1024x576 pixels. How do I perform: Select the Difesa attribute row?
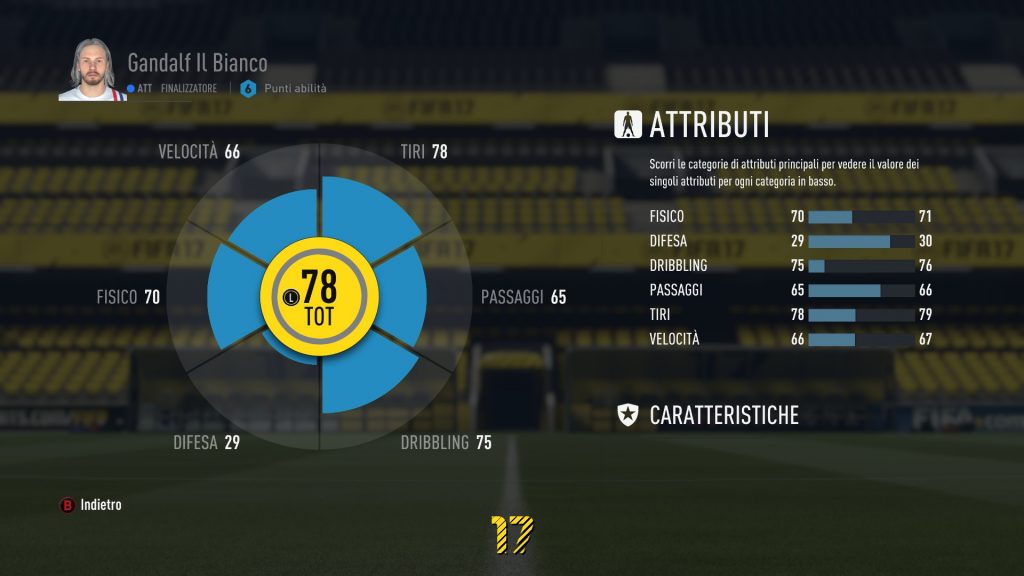coord(790,241)
